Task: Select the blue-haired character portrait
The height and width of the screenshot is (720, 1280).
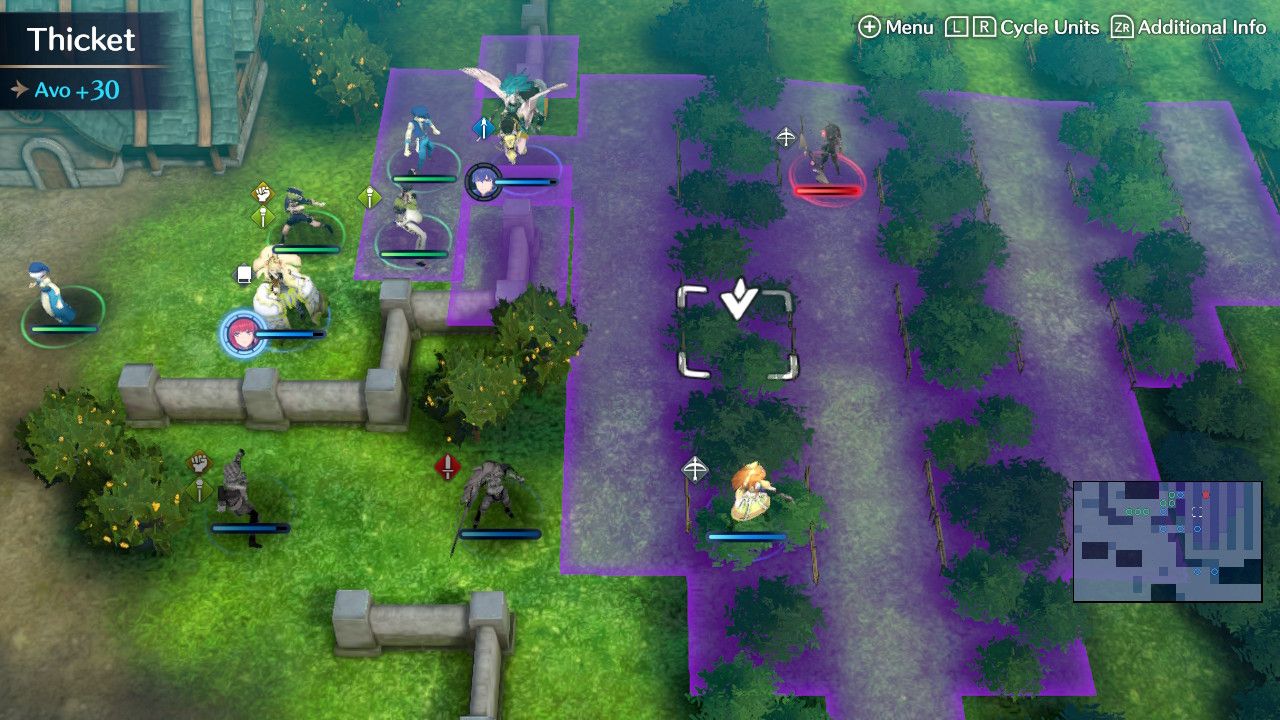Action: point(485,181)
